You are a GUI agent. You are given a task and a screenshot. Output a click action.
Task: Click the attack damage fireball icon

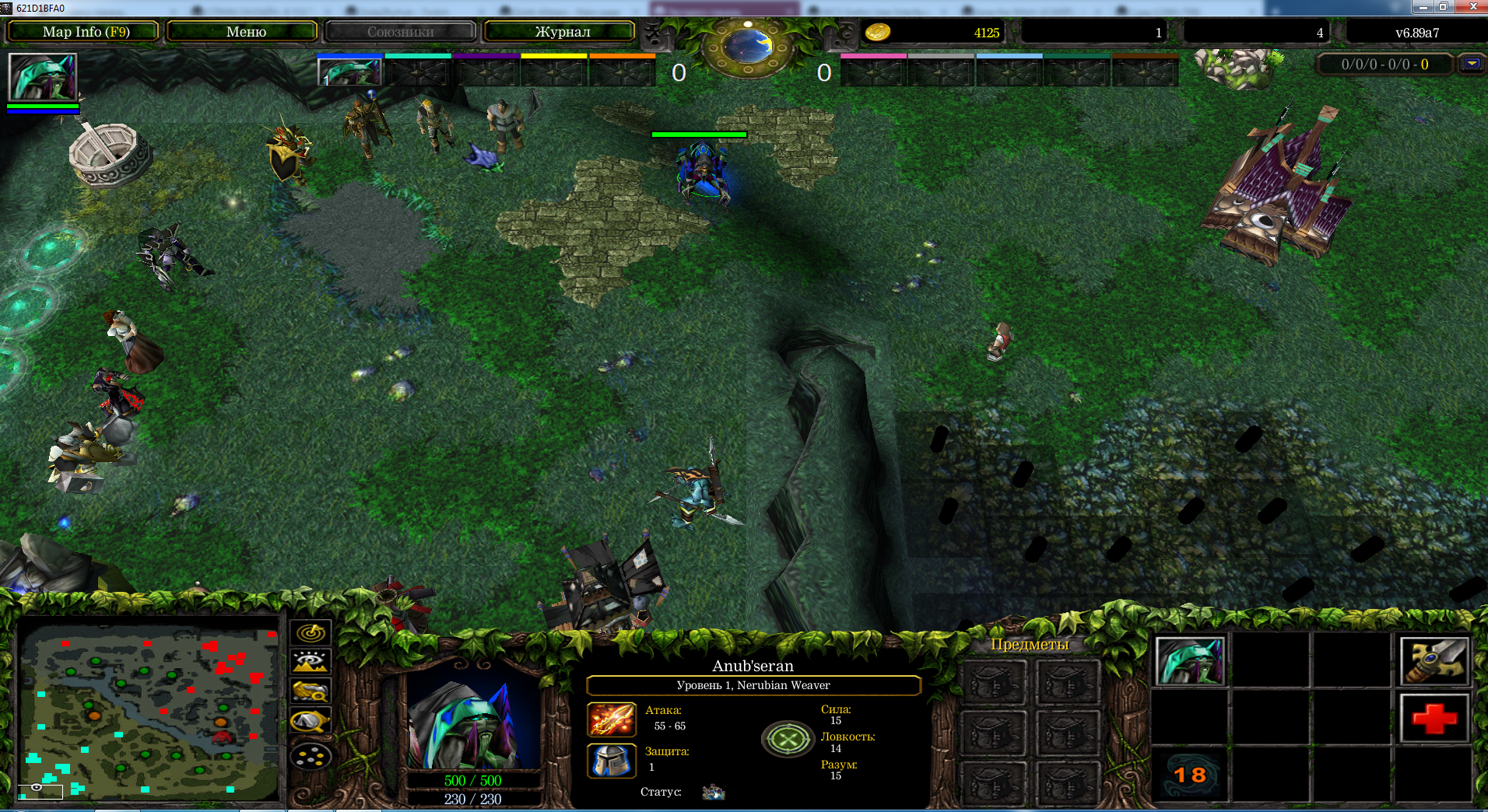(612, 719)
